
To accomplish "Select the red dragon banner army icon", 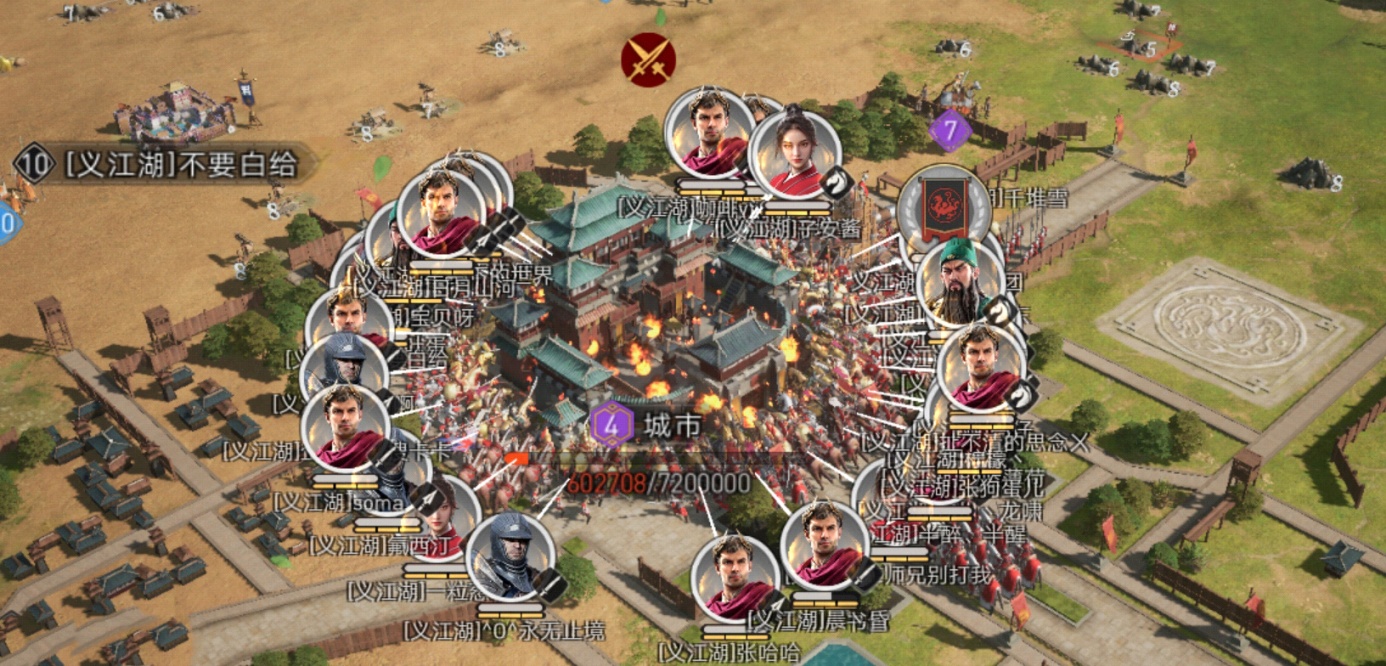I will tap(944, 207).
